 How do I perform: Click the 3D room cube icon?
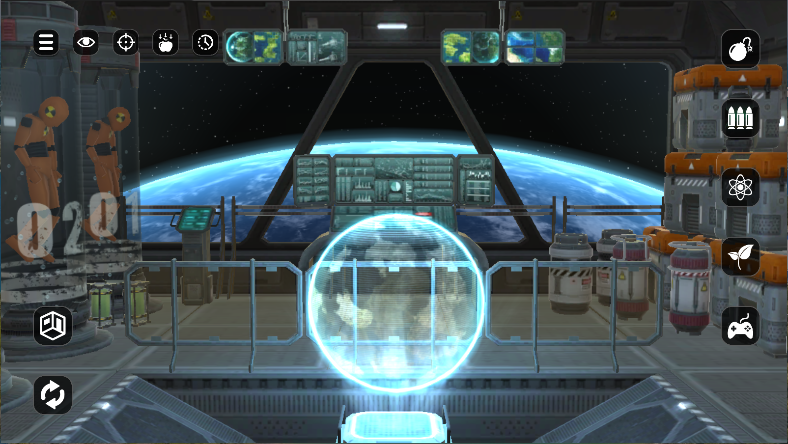[x=52, y=325]
